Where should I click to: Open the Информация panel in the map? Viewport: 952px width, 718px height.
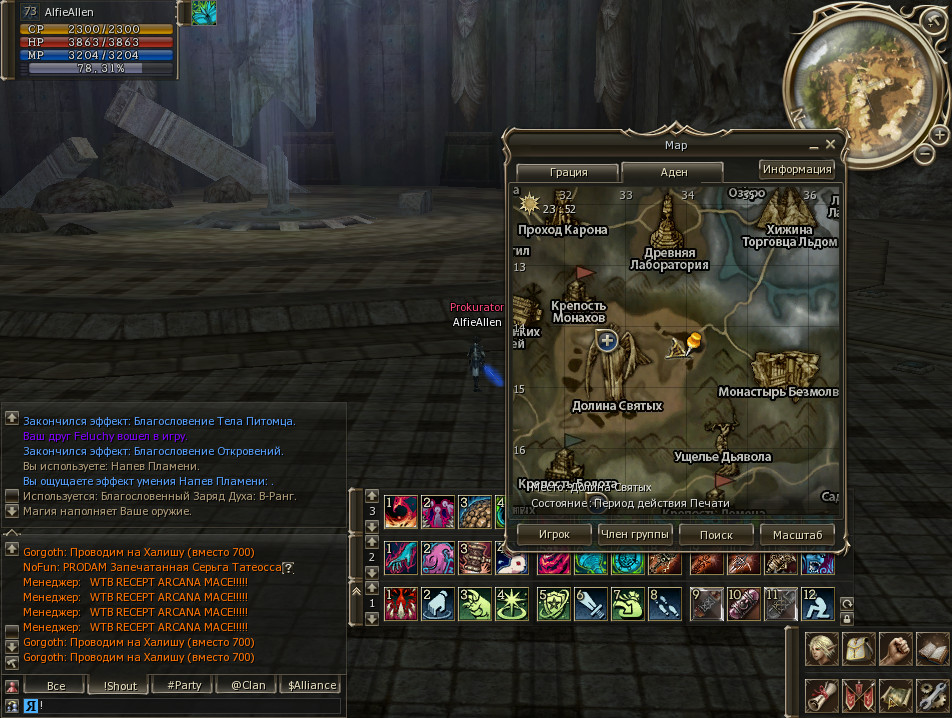point(796,169)
